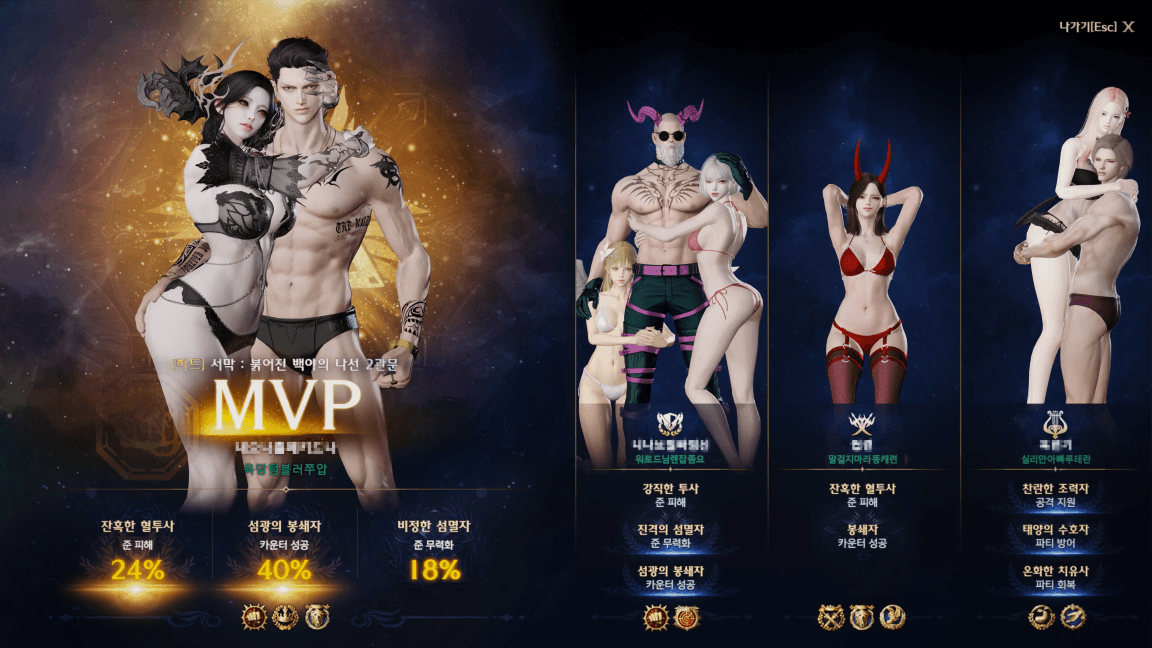The width and height of the screenshot is (1152, 648).
Task: Inspect the gold laurel badge under 실리안아빠루테란
Action: pos(1042,617)
